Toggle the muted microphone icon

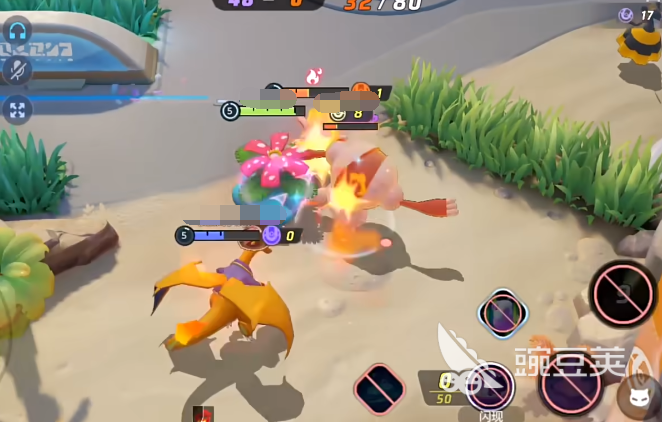pos(17,69)
